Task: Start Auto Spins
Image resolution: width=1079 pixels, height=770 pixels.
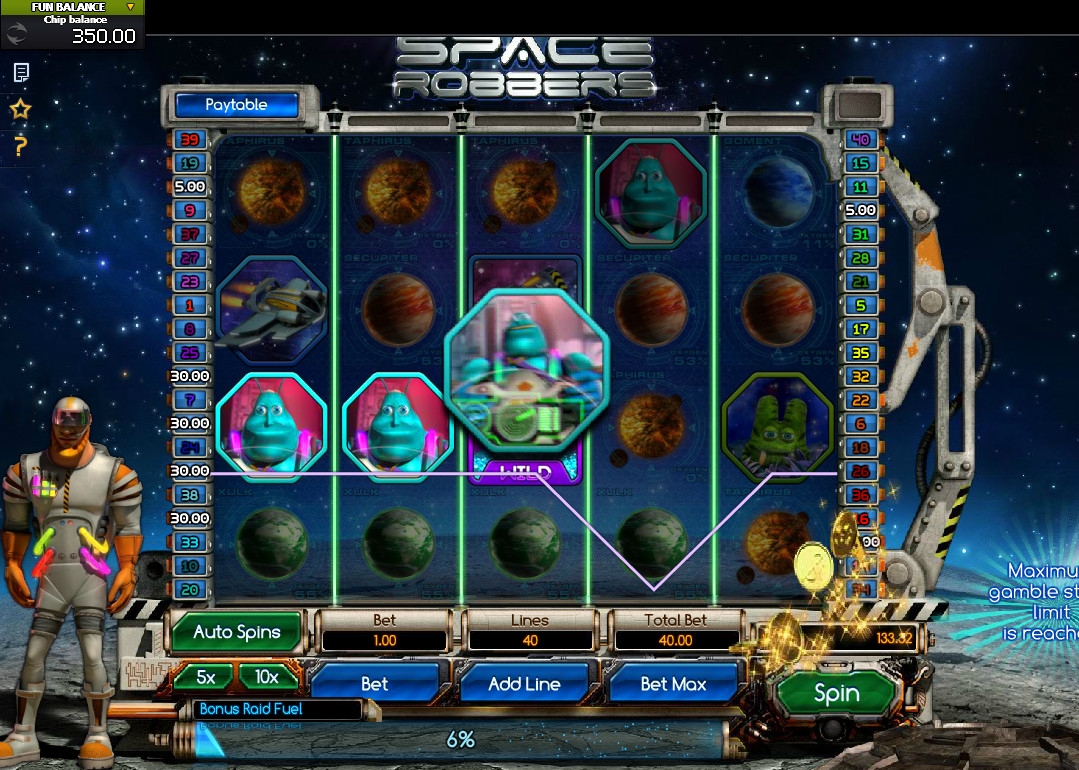Action: click(238, 632)
